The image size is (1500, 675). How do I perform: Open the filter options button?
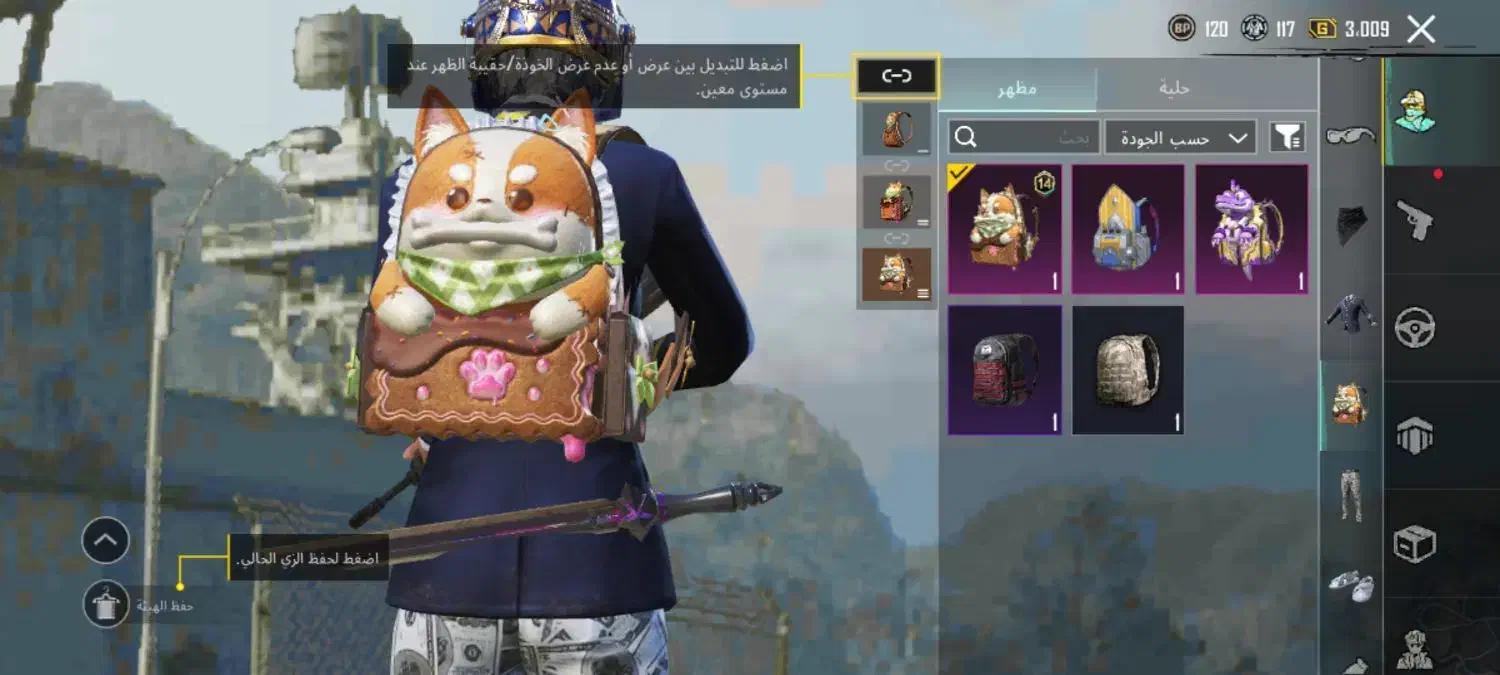1287,138
